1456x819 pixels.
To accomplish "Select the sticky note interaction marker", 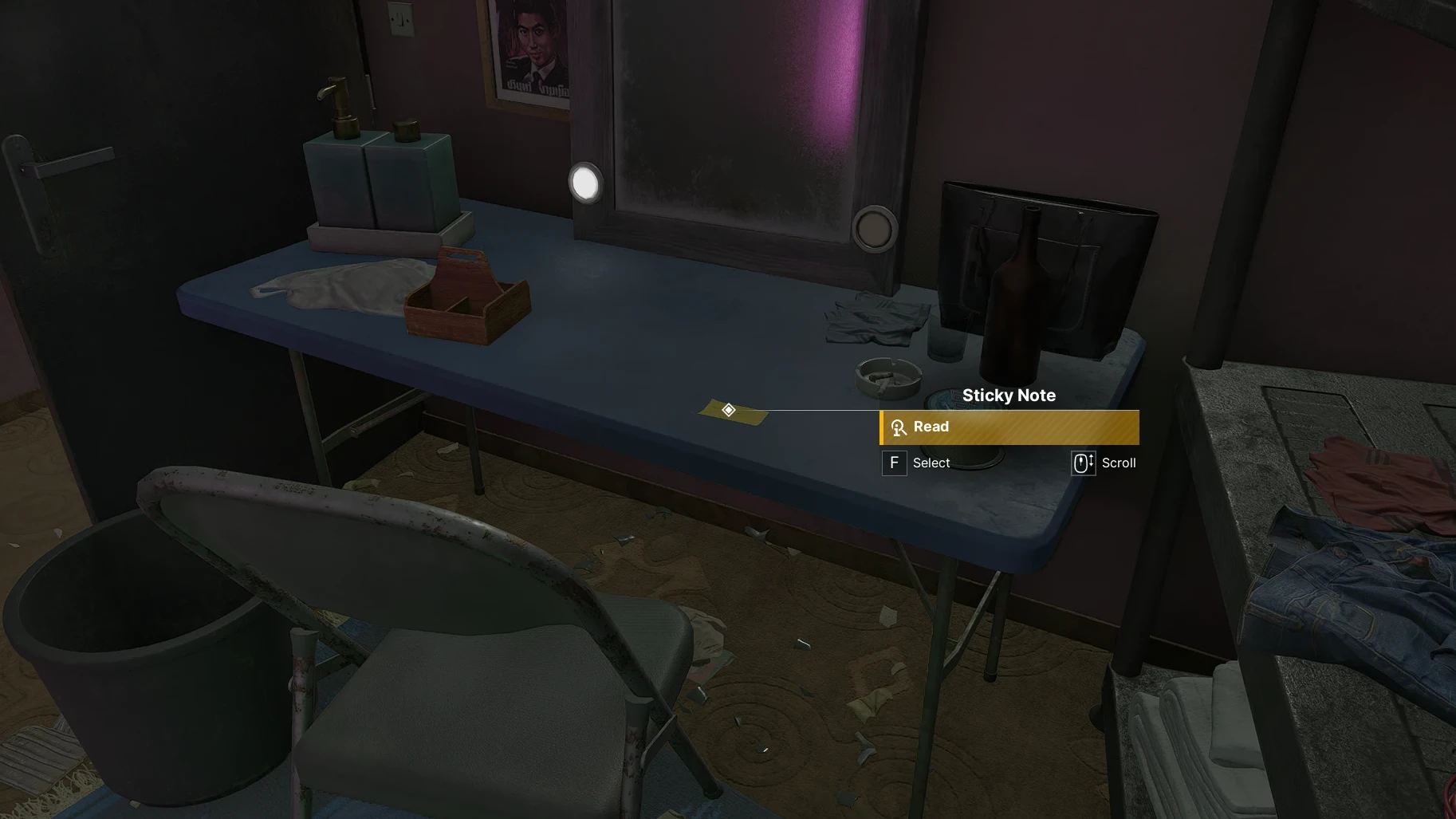I will click(728, 410).
